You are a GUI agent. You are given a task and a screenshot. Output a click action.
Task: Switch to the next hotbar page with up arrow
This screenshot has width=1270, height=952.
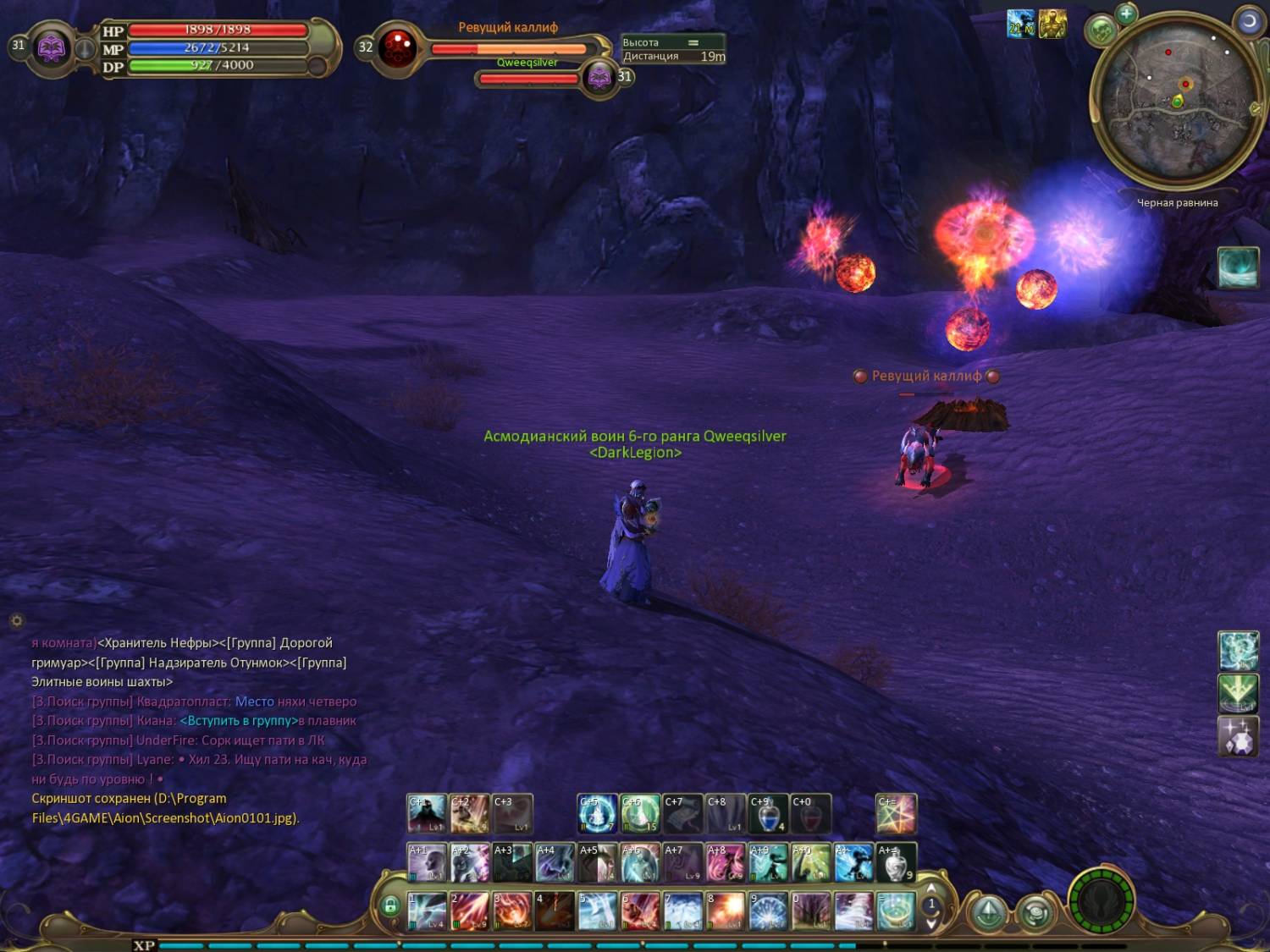click(931, 889)
